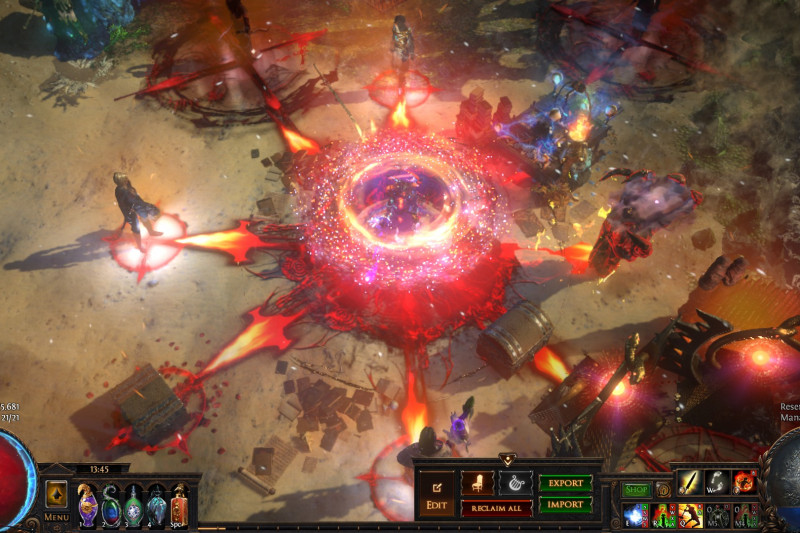The height and width of the screenshot is (533, 800).
Task: Import a hideout layout
Action: (x=566, y=505)
